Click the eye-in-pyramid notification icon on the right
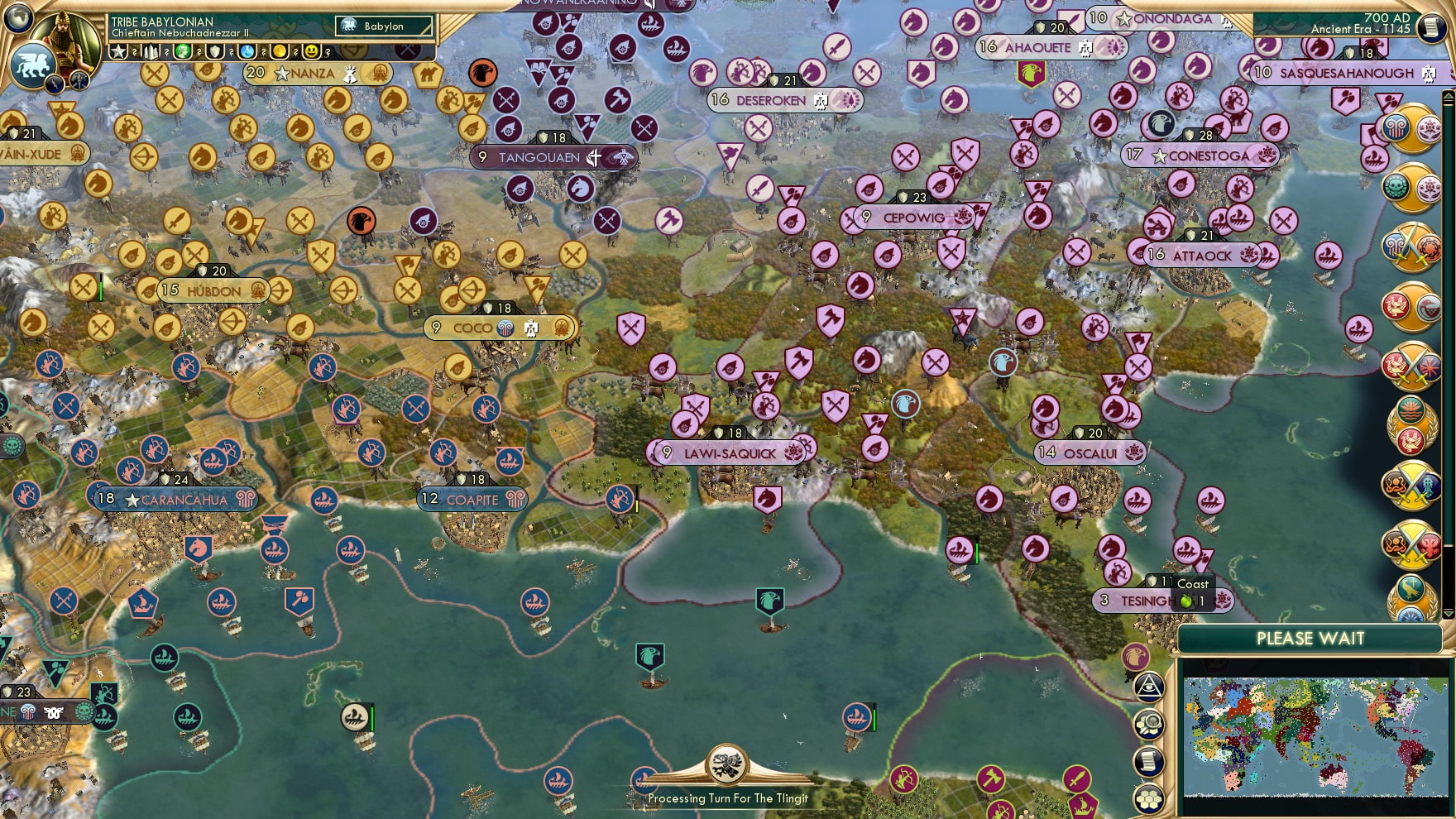The width and height of the screenshot is (1456, 819). pyautogui.click(x=1150, y=687)
